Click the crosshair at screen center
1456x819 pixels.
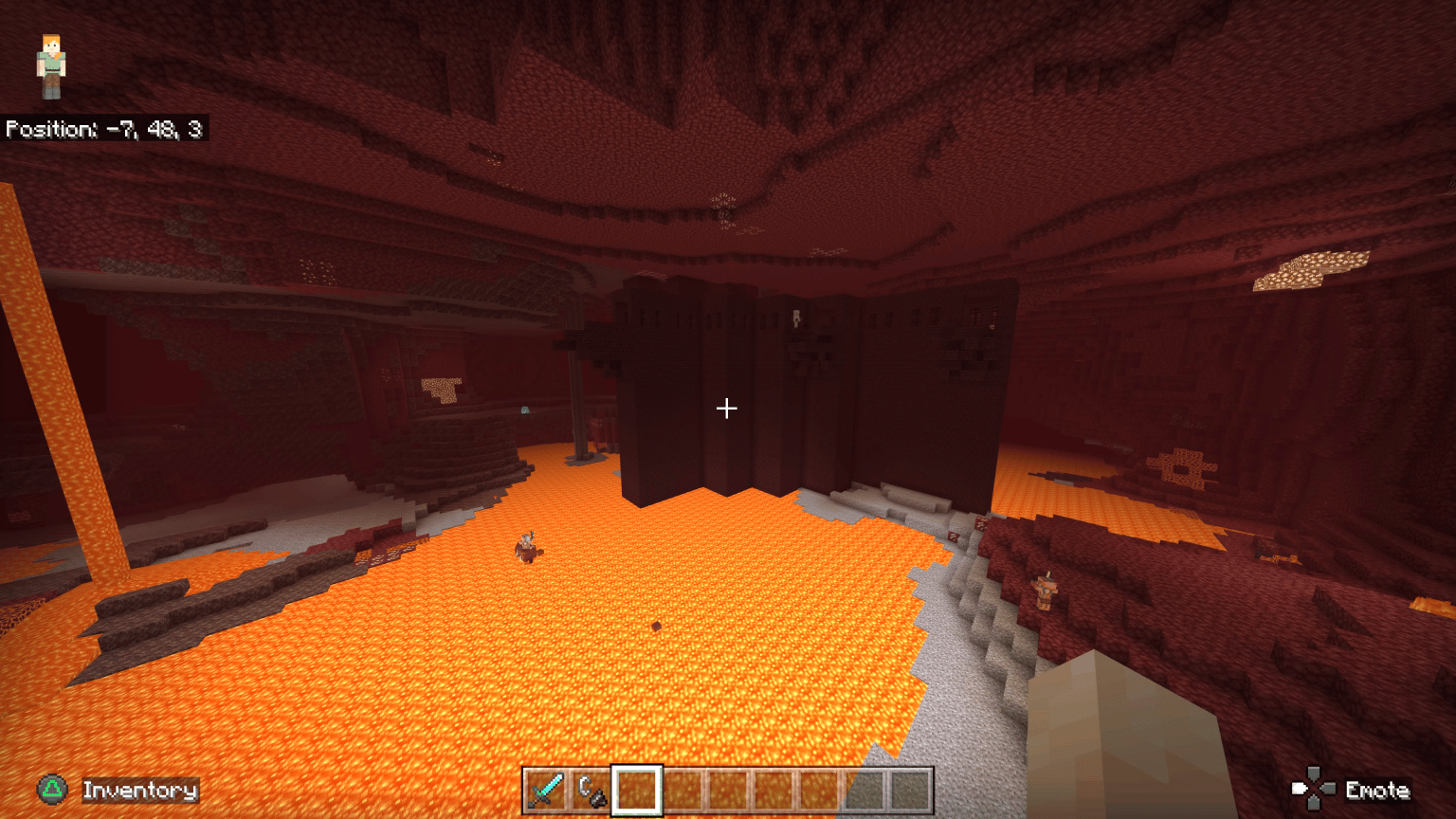coord(727,408)
